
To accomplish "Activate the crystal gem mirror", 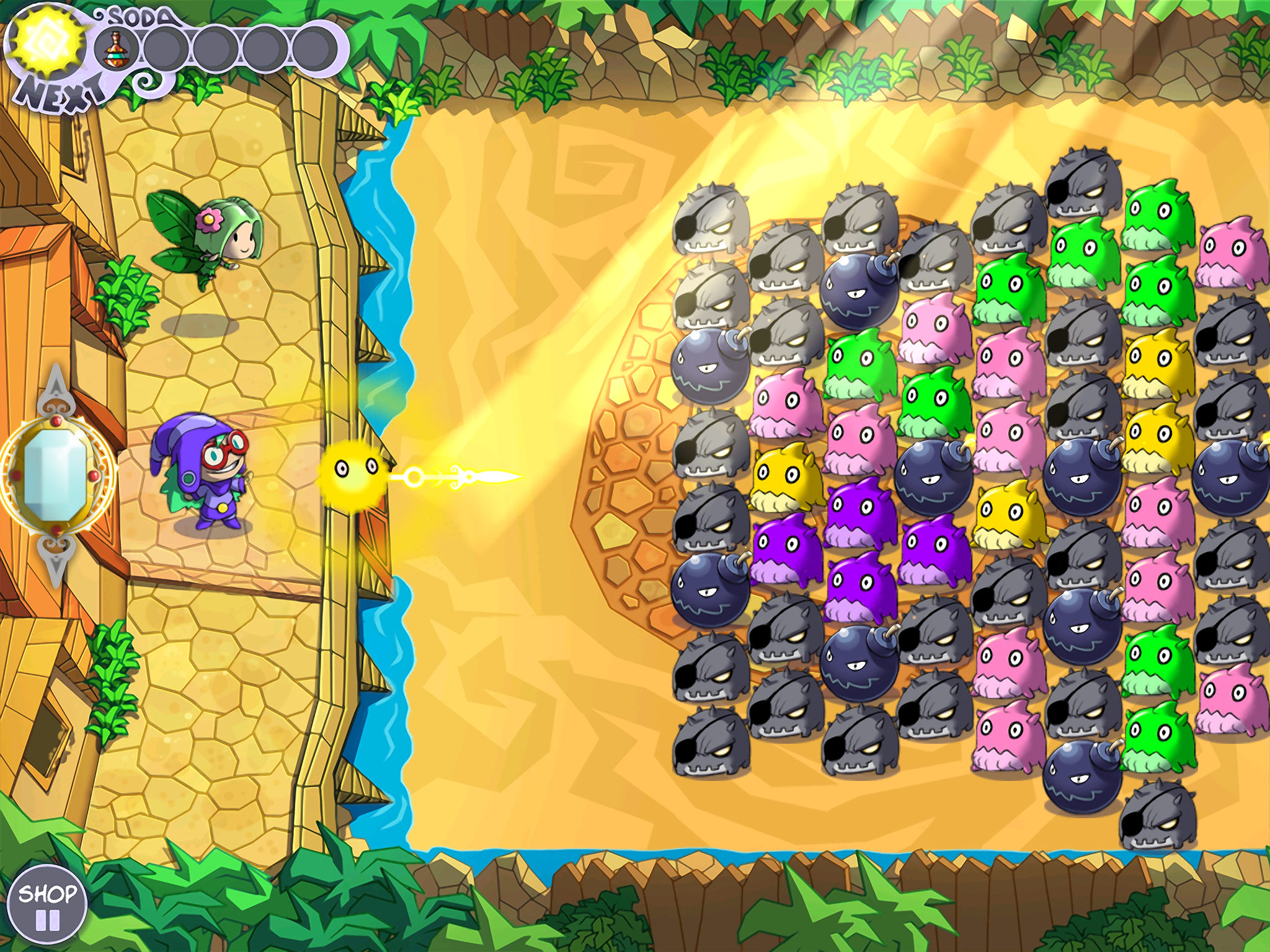I will tap(55, 476).
